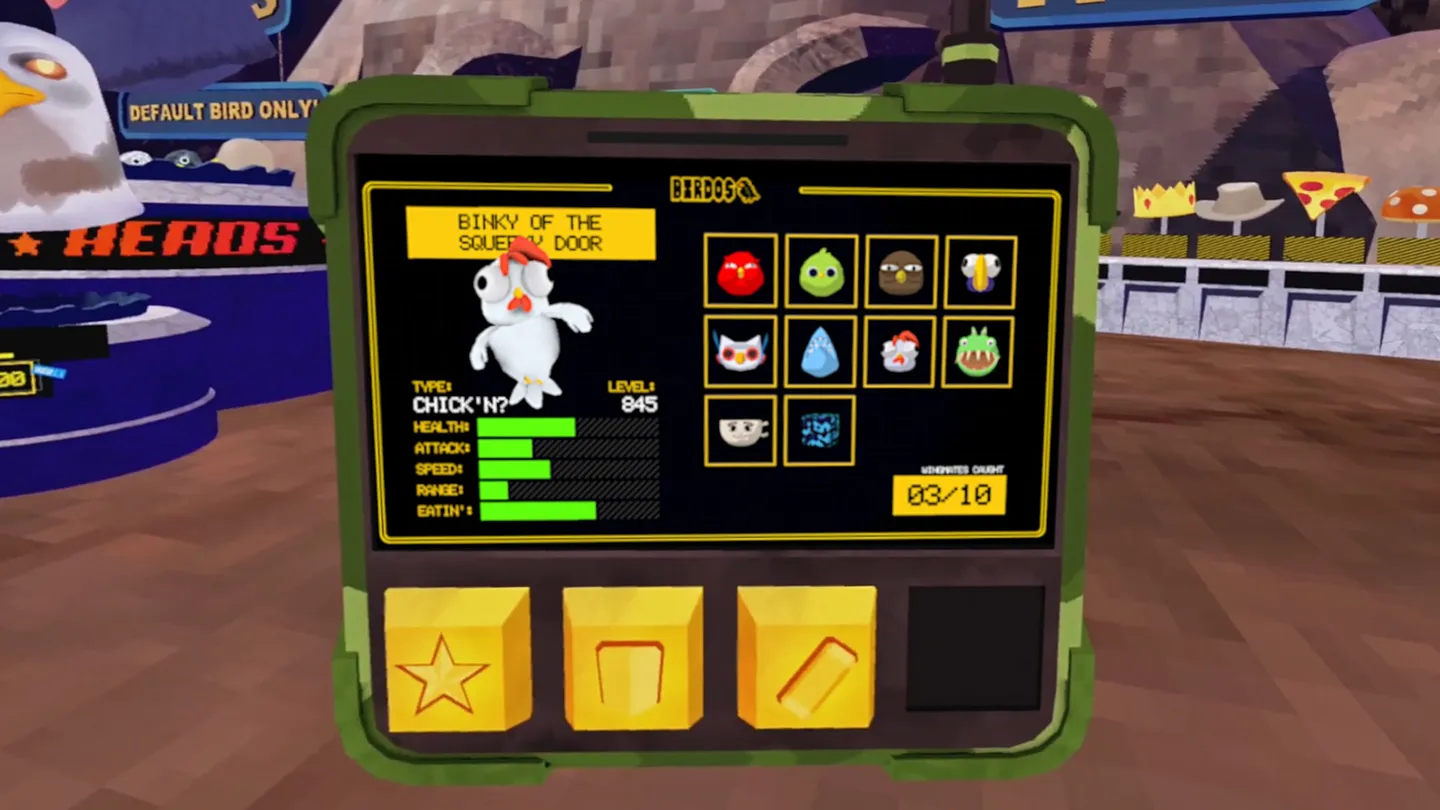Choose the green toothy monster wingmate
Viewport: 1440px width, 810px height.
click(x=980, y=351)
